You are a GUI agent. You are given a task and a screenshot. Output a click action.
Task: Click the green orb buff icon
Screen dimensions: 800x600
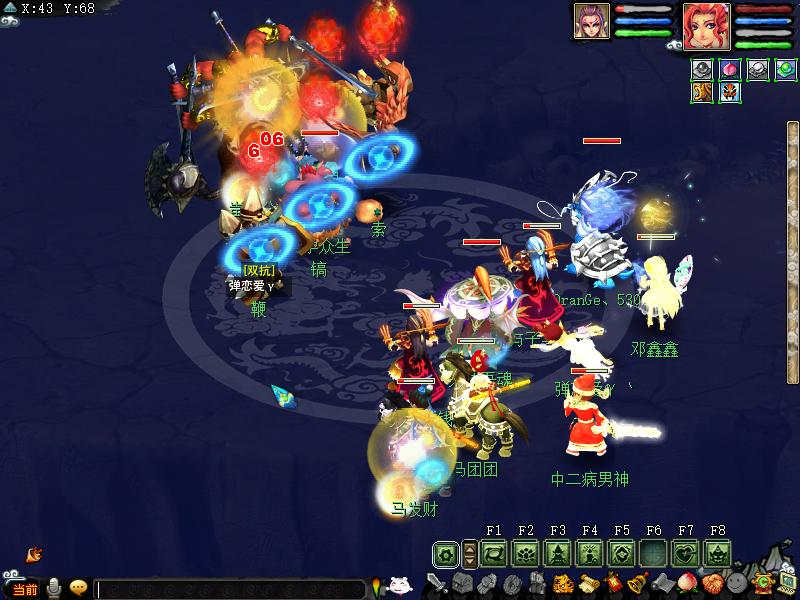tap(785, 71)
